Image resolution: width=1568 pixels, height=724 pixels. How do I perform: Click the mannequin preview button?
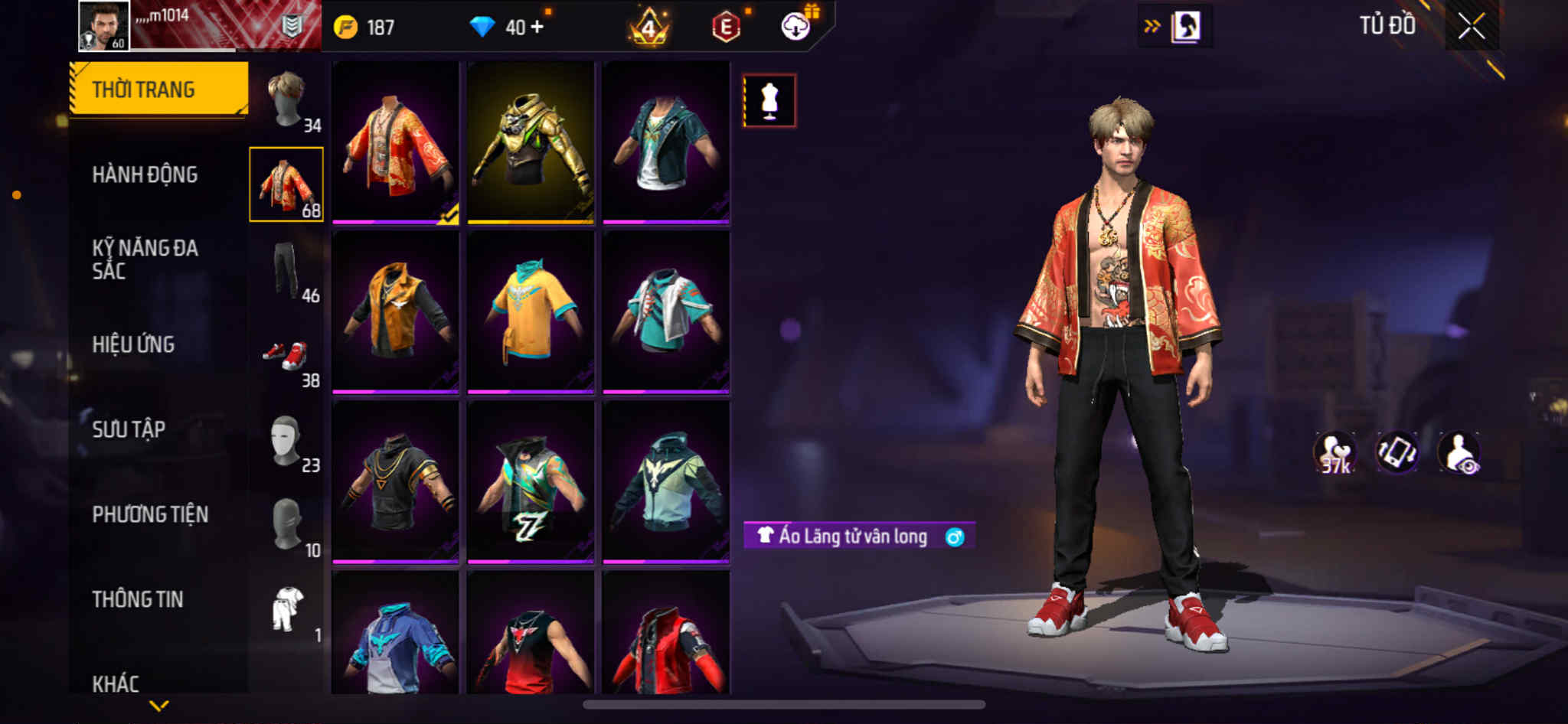point(769,100)
